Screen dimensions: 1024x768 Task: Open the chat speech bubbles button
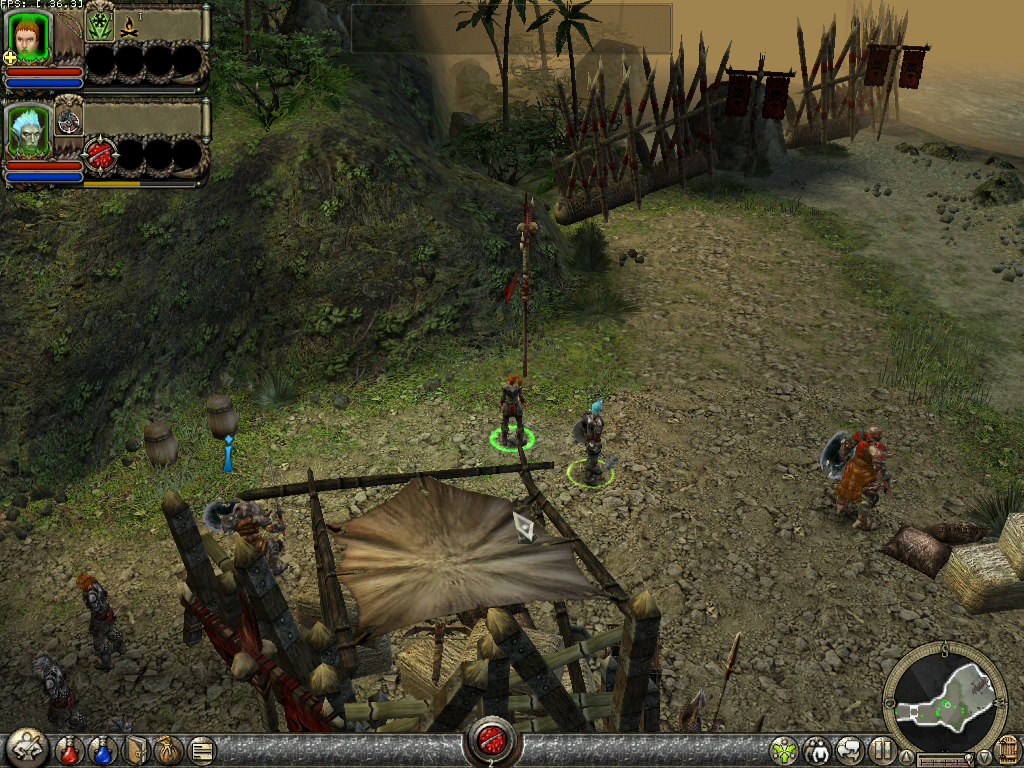pos(849,749)
